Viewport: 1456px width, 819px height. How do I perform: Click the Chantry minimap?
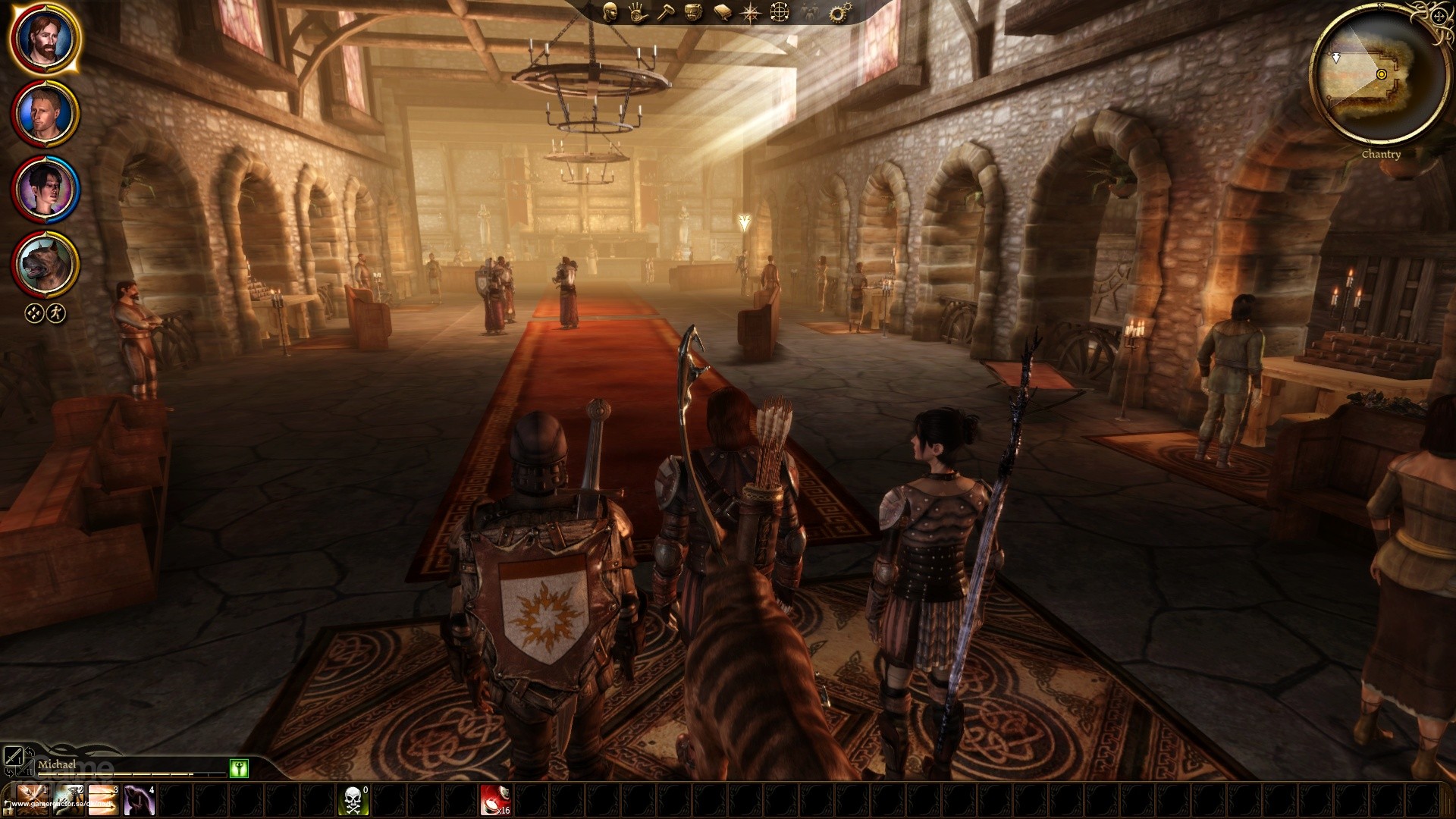(x=1380, y=76)
